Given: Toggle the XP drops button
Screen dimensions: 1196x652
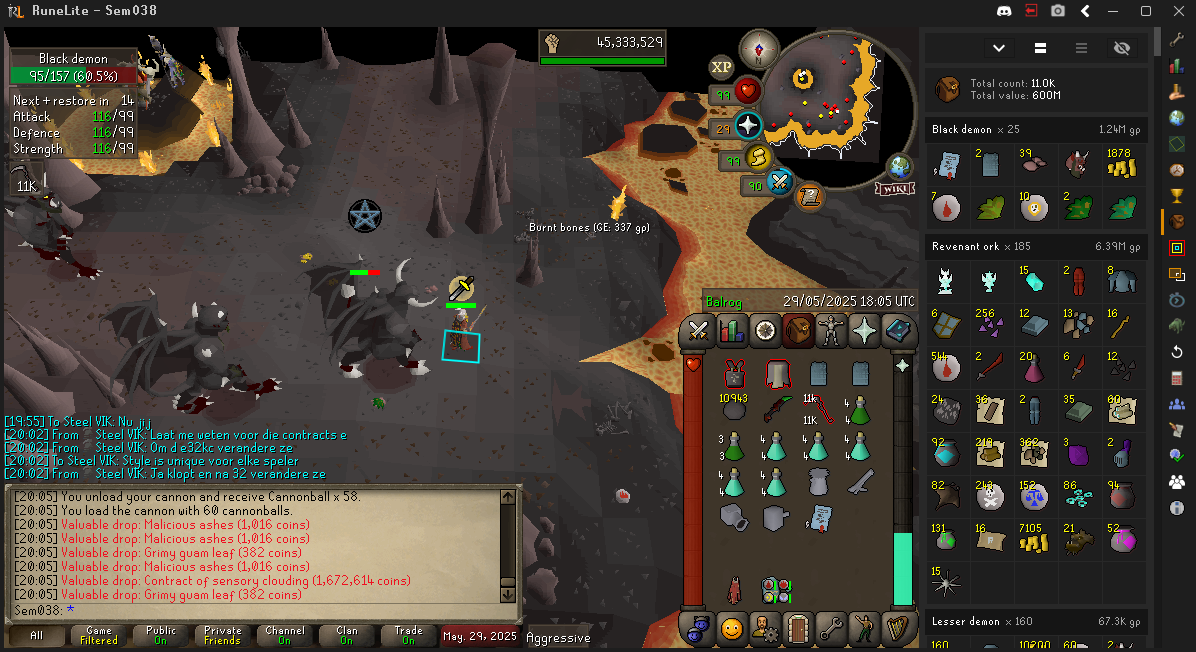Looking at the screenshot, I should click(x=721, y=67).
